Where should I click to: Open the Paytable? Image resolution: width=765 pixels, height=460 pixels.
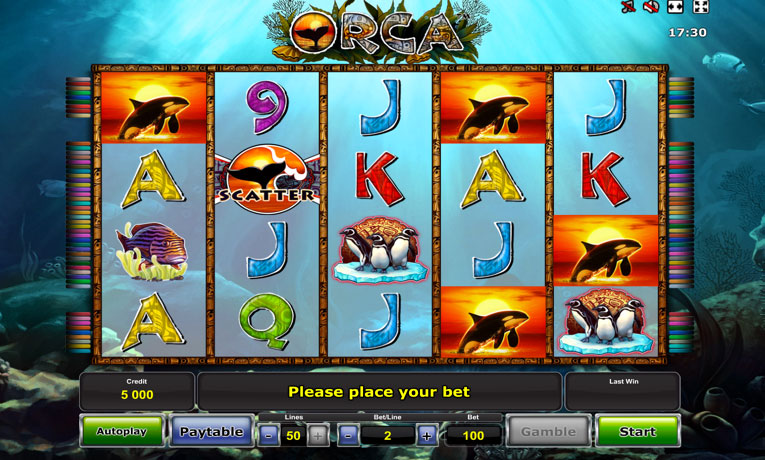point(211,432)
